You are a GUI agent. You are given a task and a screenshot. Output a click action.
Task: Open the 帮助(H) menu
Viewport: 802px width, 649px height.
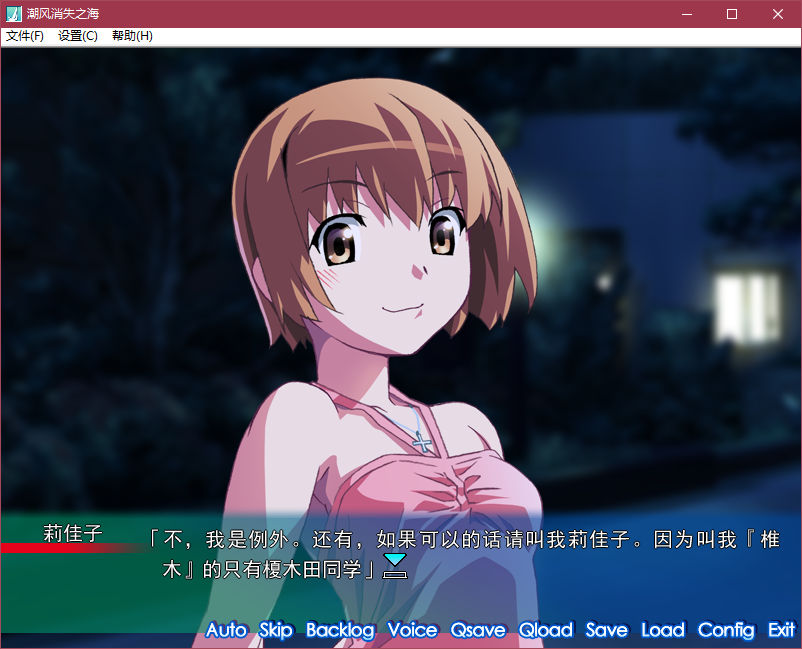click(132, 36)
